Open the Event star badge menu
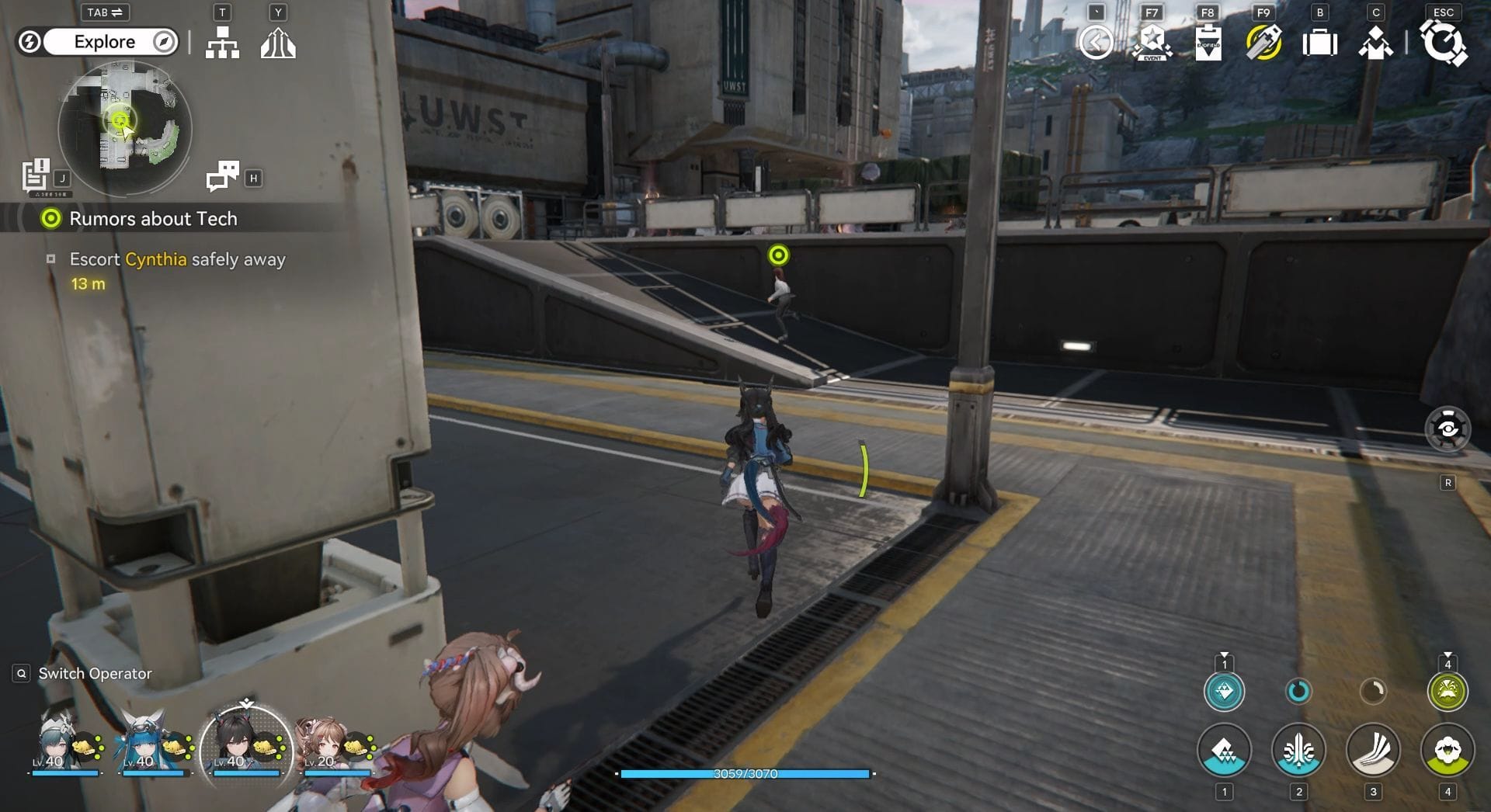 tap(1152, 43)
